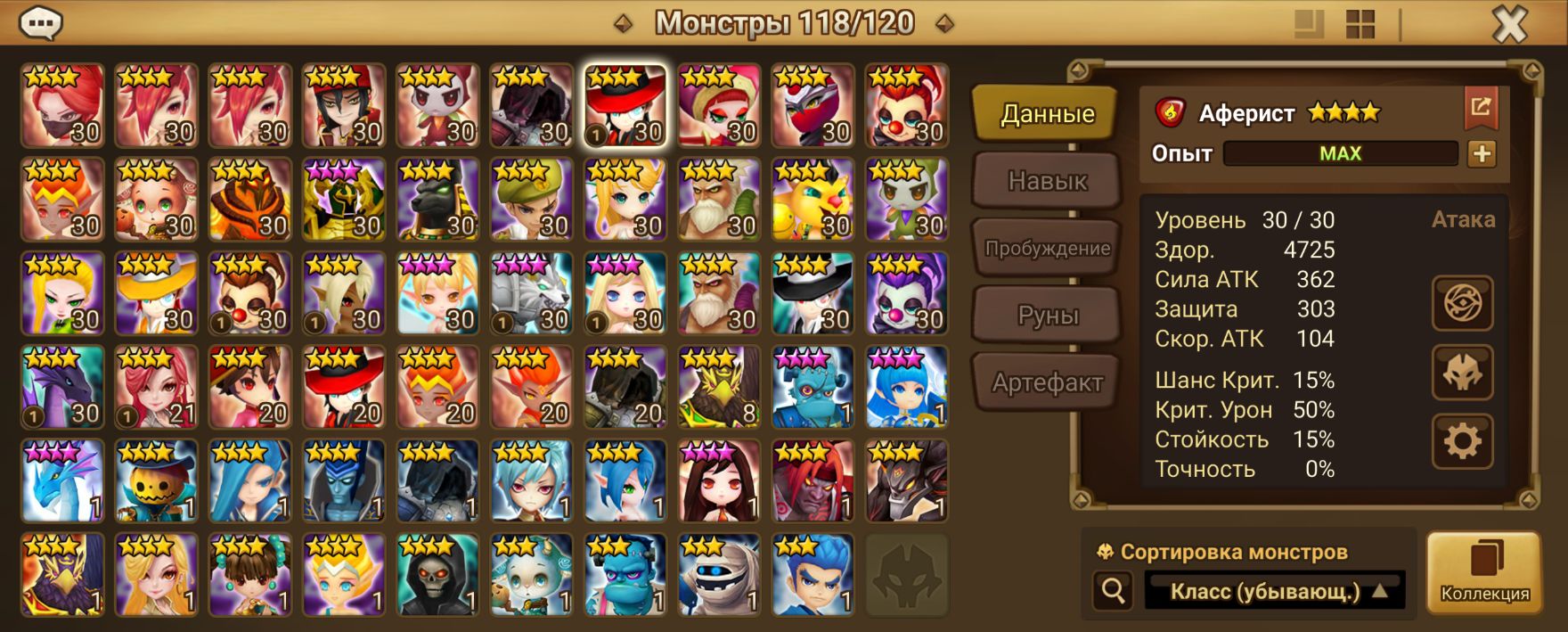Add experience with the plus button
This screenshot has width=1568, height=632.
(1482, 153)
